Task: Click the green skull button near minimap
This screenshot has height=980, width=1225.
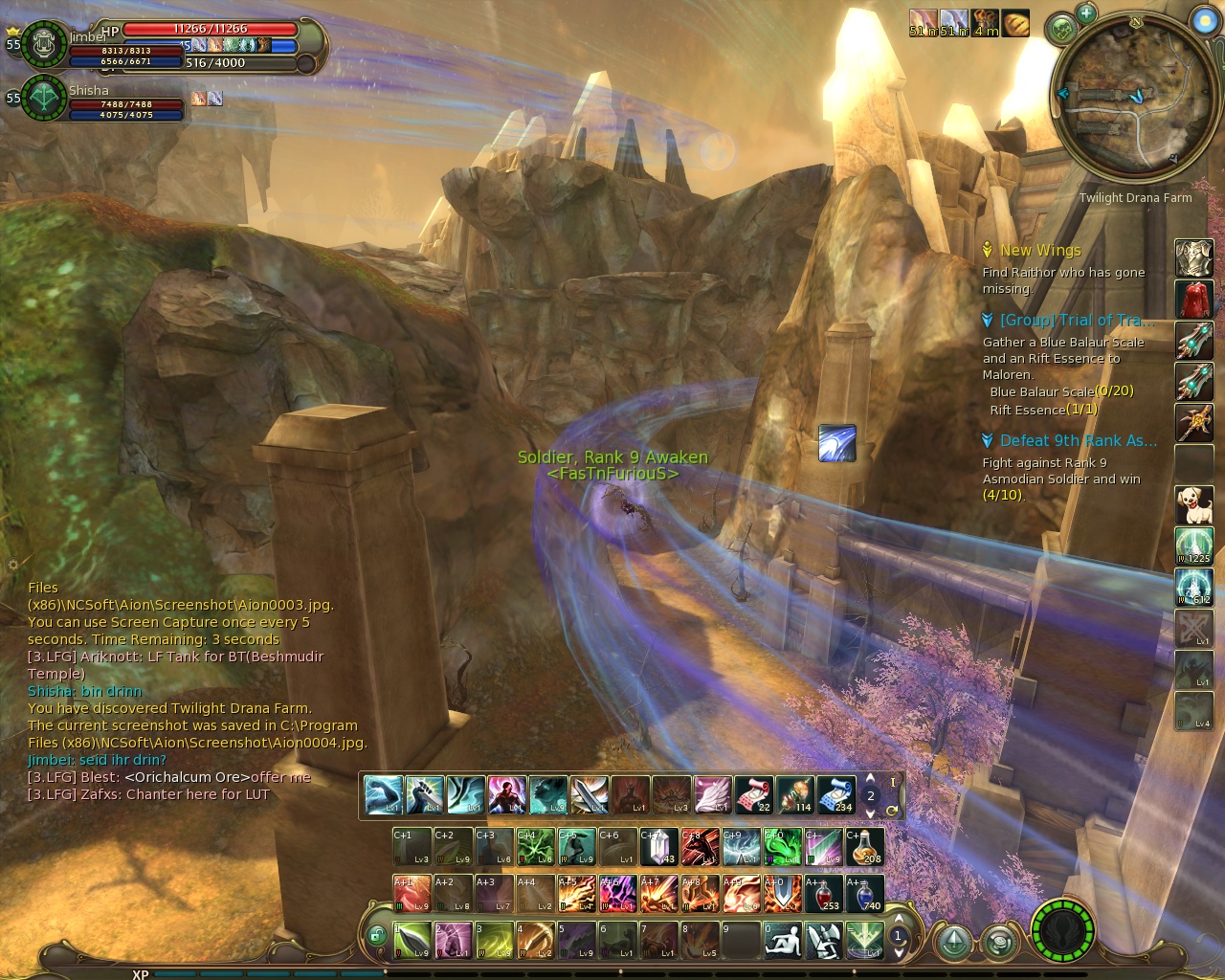Action: click(1061, 30)
